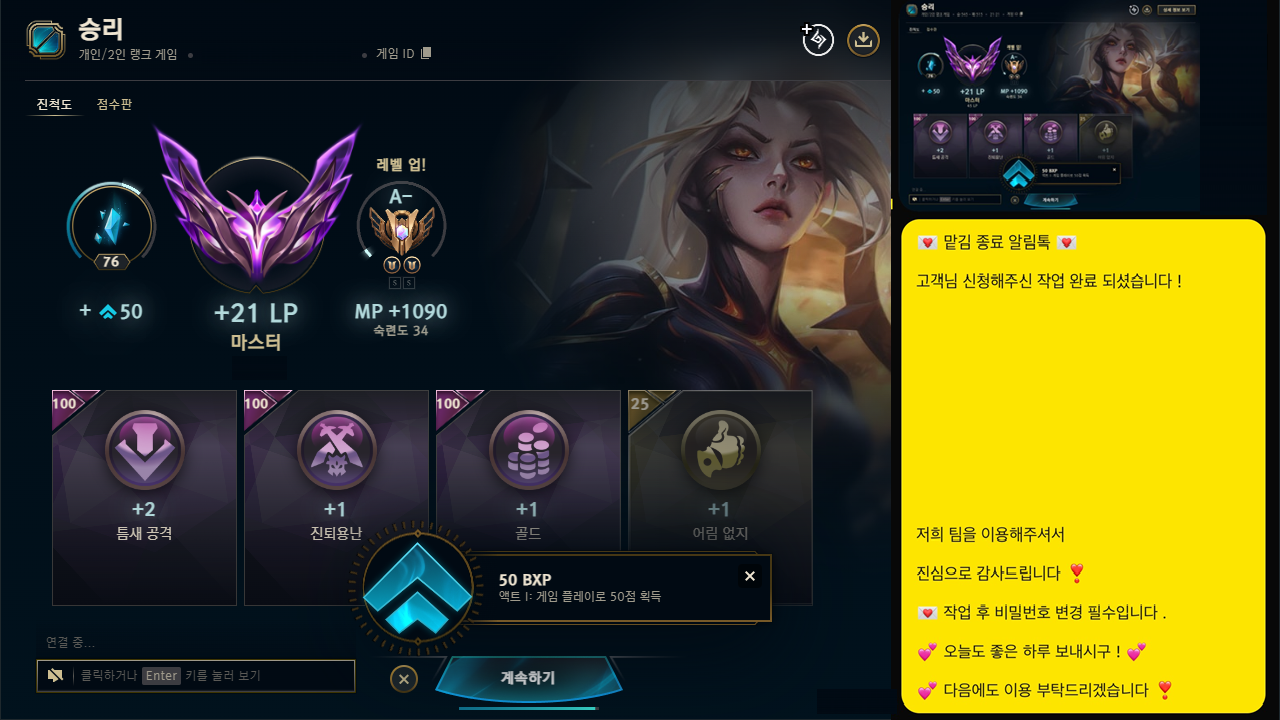This screenshot has height=720, width=1280.
Task: Download the game replay
Action: click(x=862, y=40)
